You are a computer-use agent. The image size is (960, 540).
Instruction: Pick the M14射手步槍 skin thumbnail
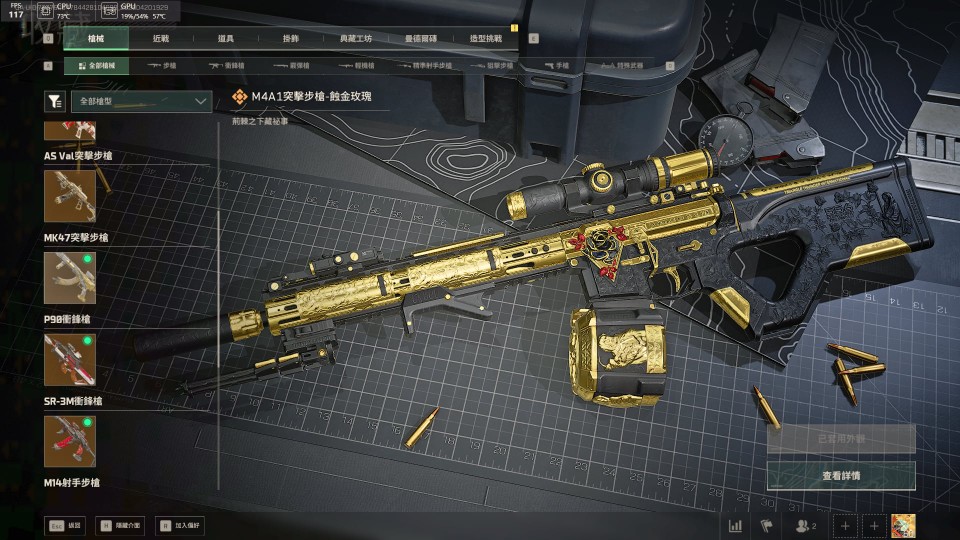click(x=70, y=442)
